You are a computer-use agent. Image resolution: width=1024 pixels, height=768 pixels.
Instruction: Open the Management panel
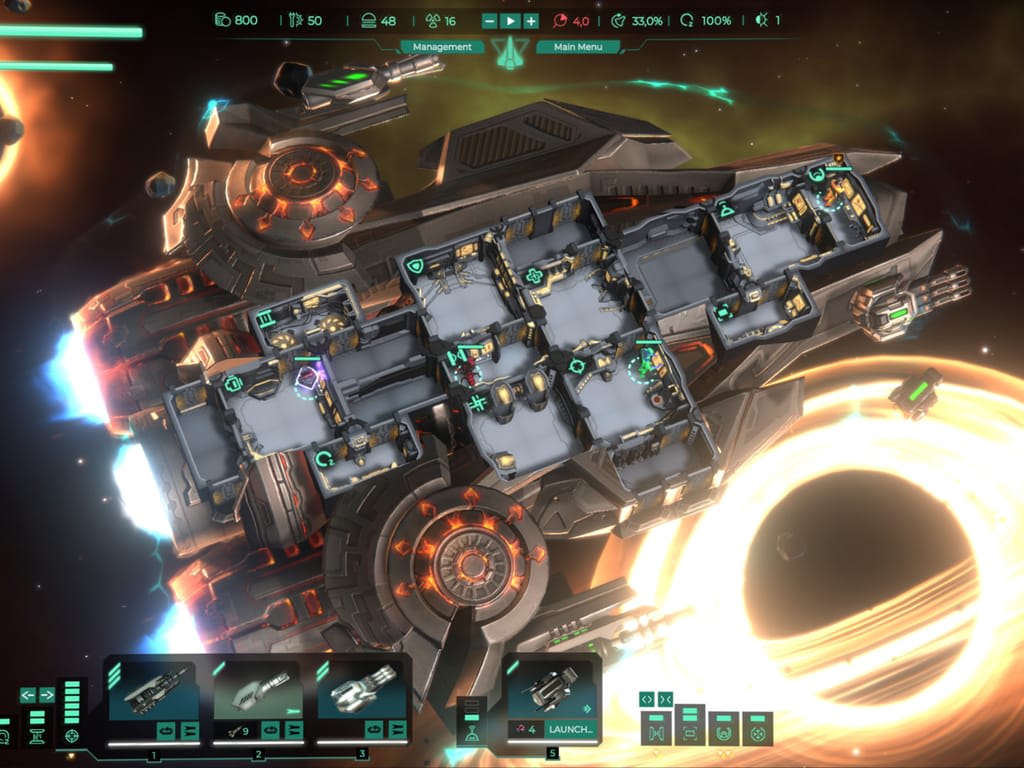click(x=443, y=47)
